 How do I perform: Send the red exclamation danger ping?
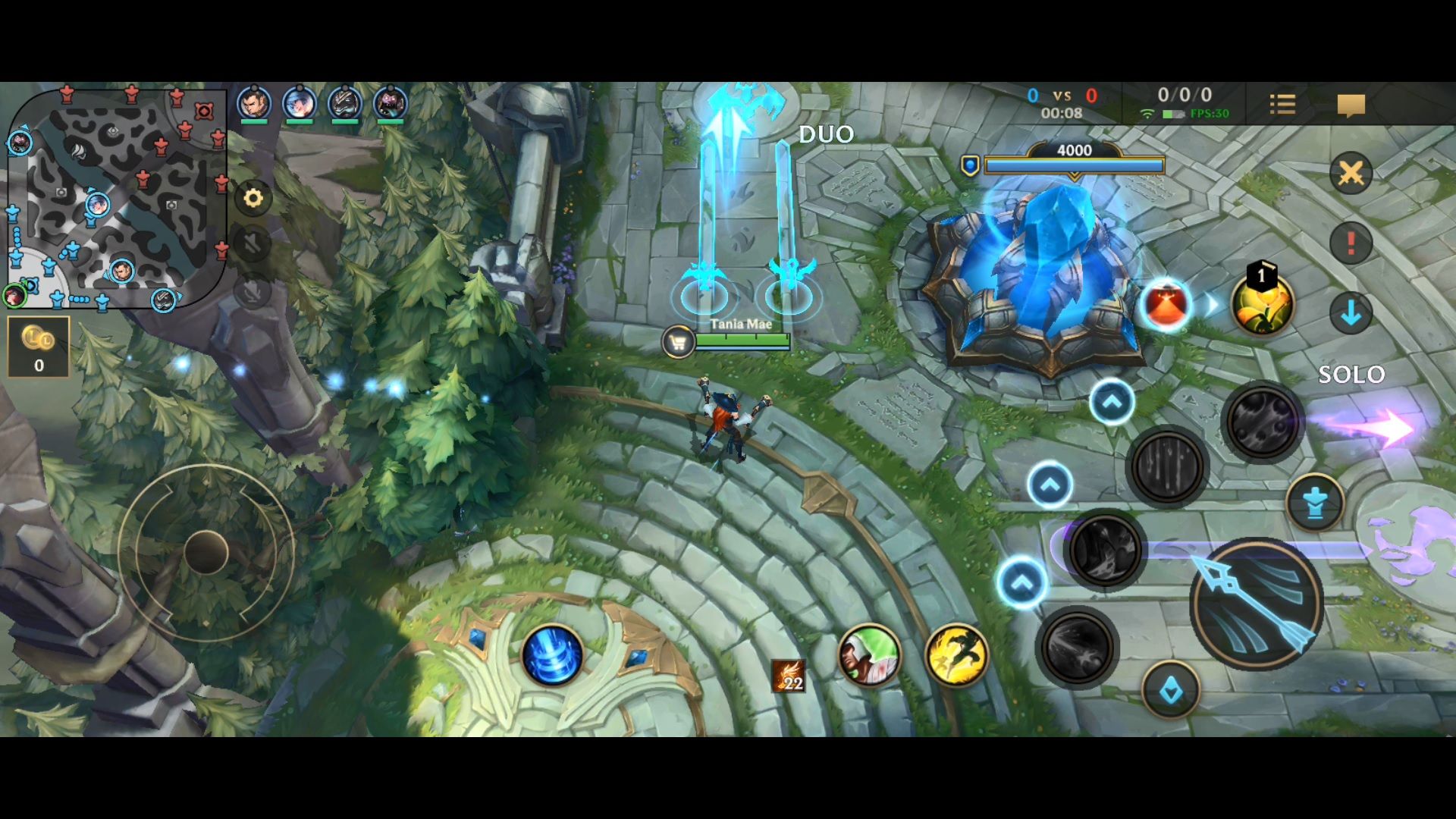point(1349,241)
